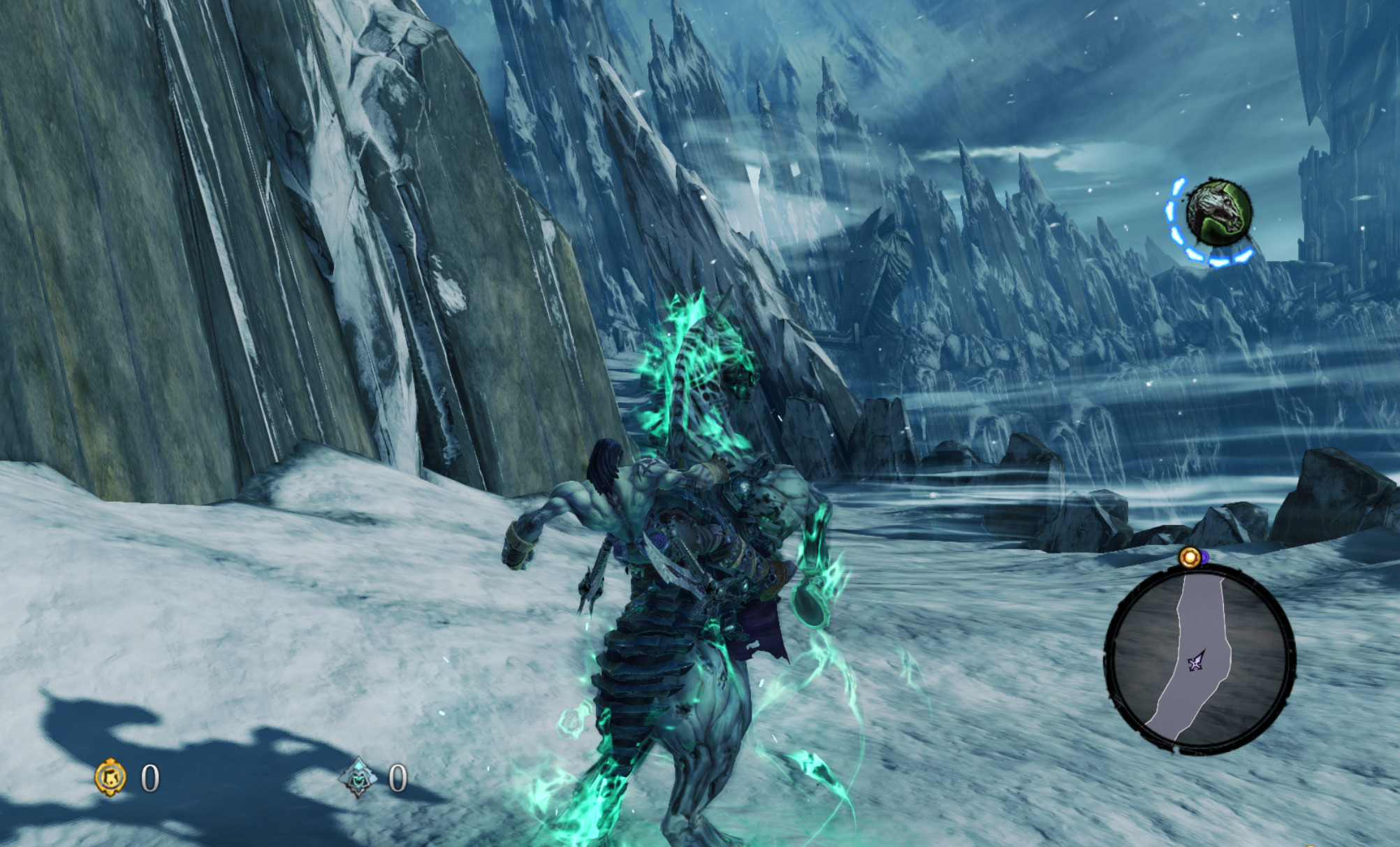Open the circular minimap
The image size is (1400, 847).
(x=1199, y=660)
